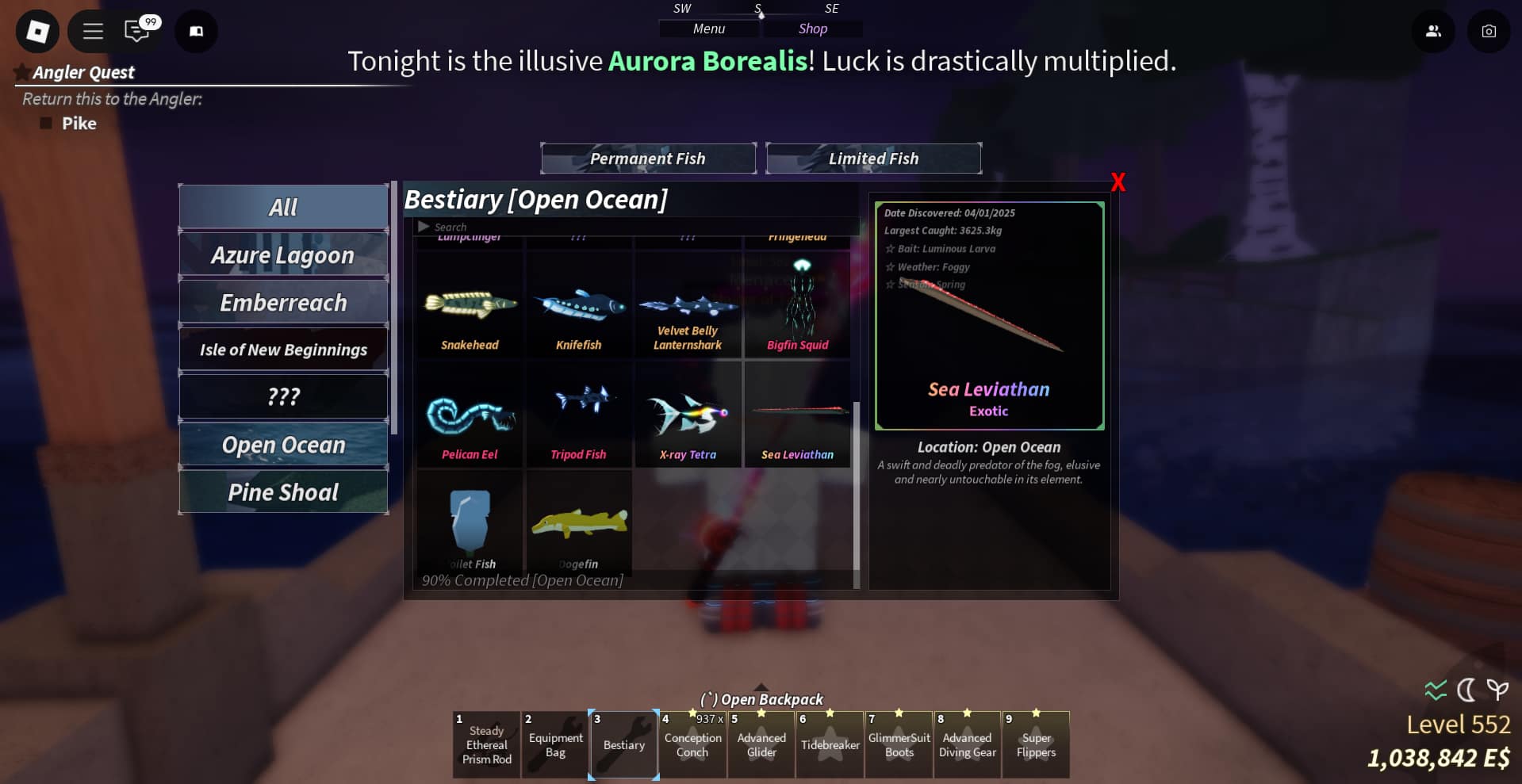This screenshot has width=1522, height=784.
Task: Click the 90% Completed progress indicator
Action: click(520, 579)
